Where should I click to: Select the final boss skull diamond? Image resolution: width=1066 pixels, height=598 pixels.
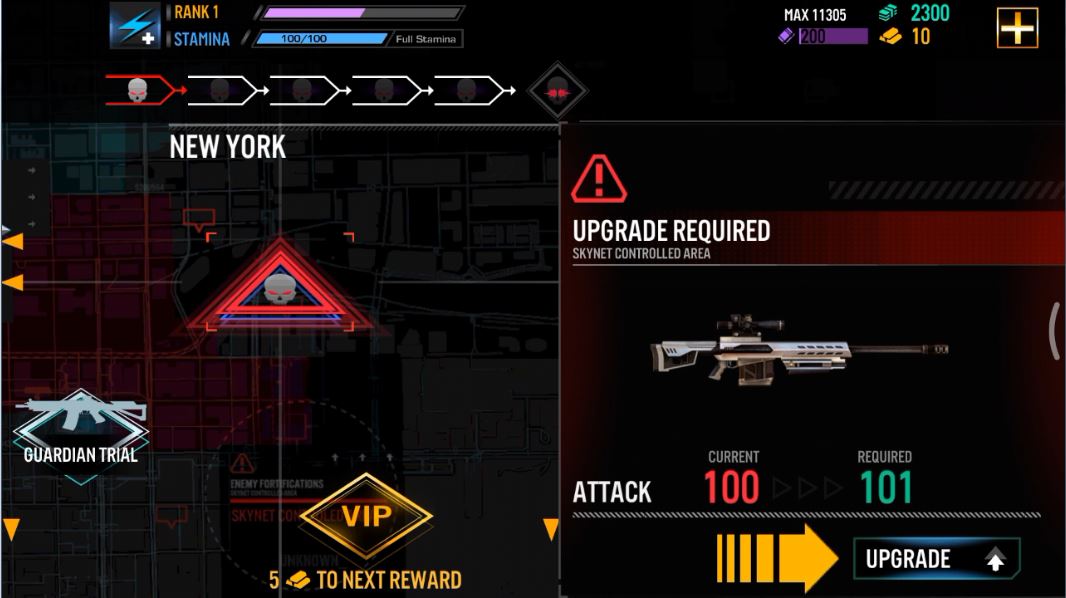[x=557, y=92]
